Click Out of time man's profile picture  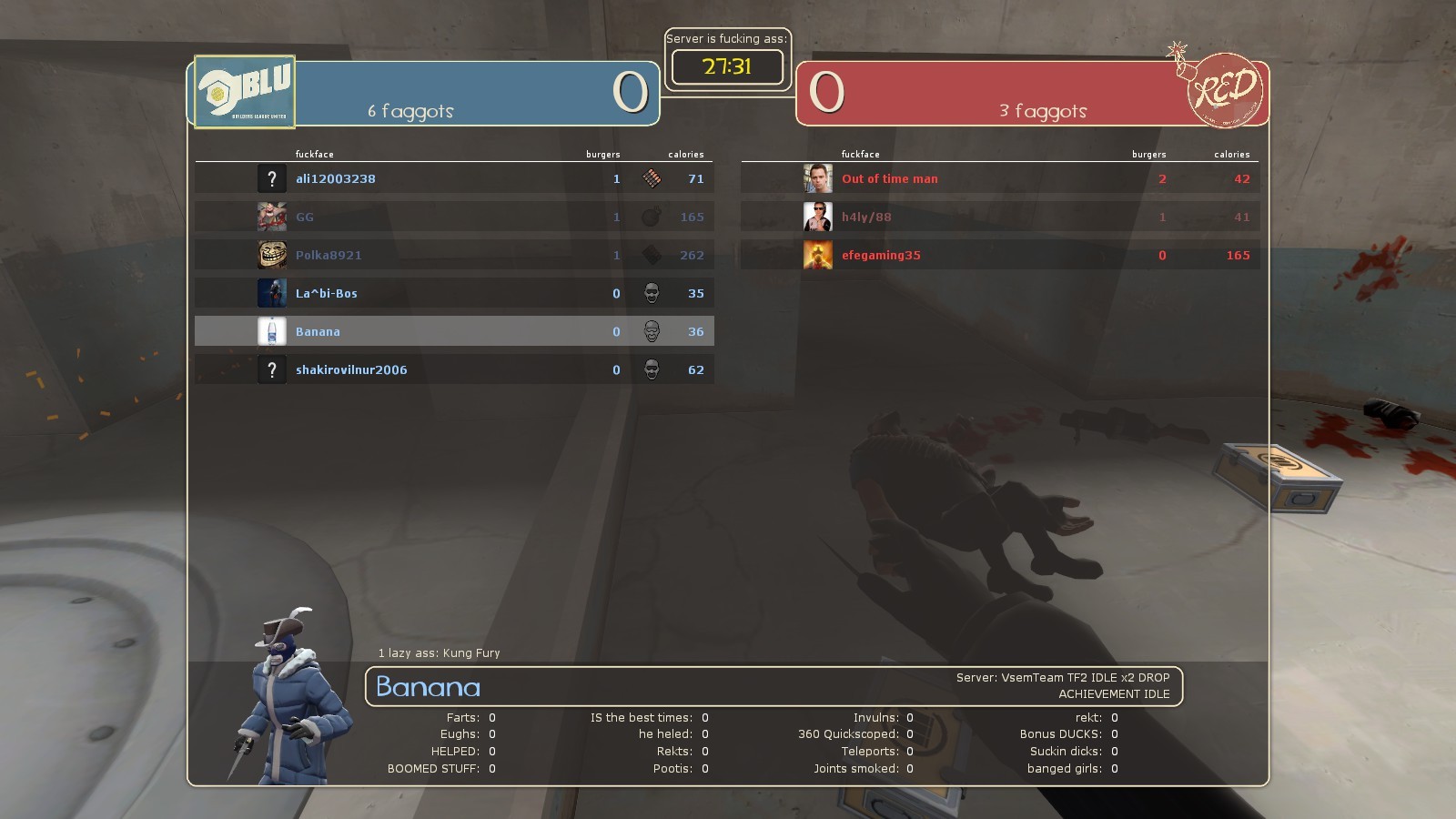click(818, 178)
